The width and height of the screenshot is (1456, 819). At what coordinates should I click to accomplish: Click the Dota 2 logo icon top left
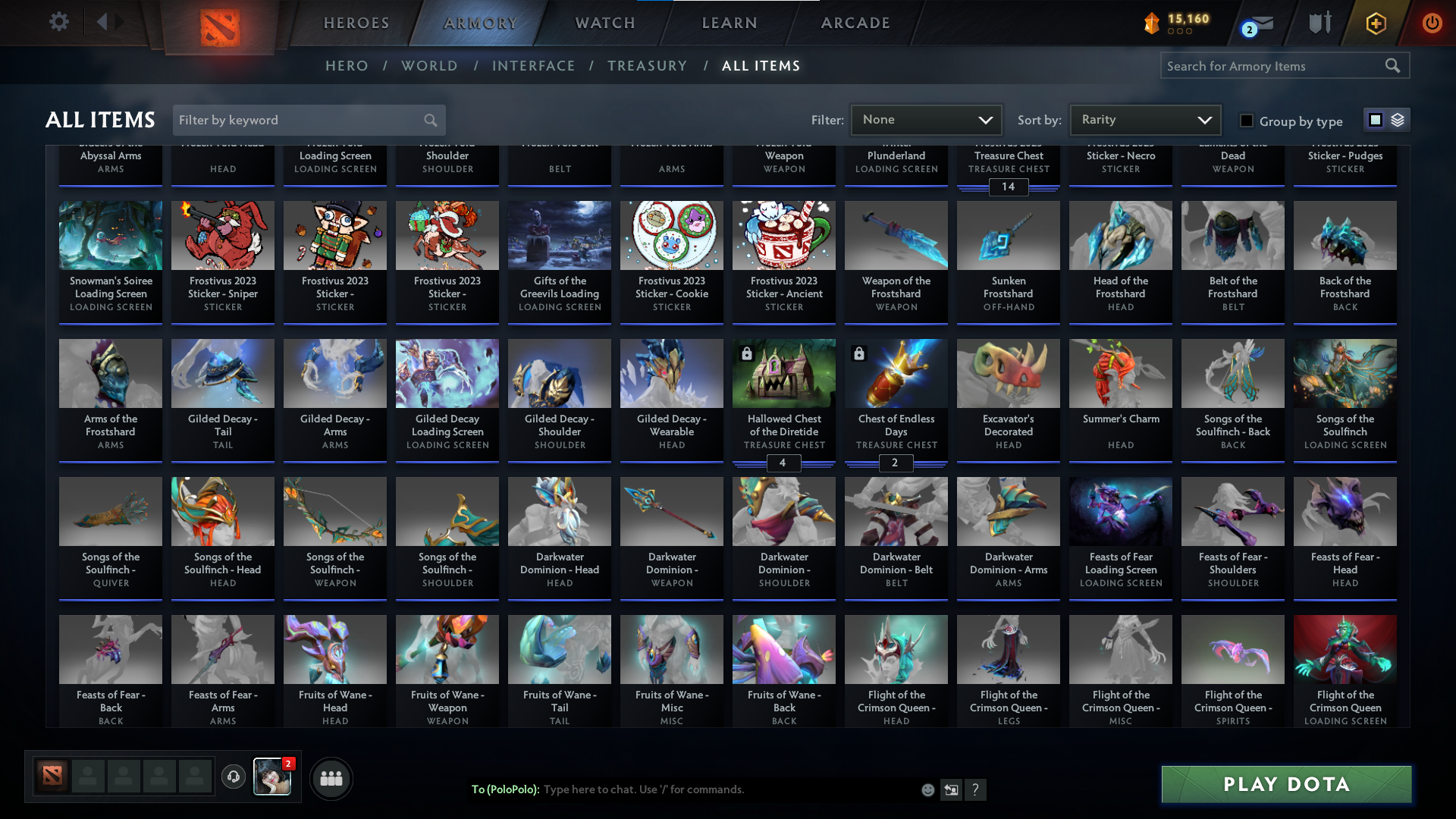coord(220,24)
